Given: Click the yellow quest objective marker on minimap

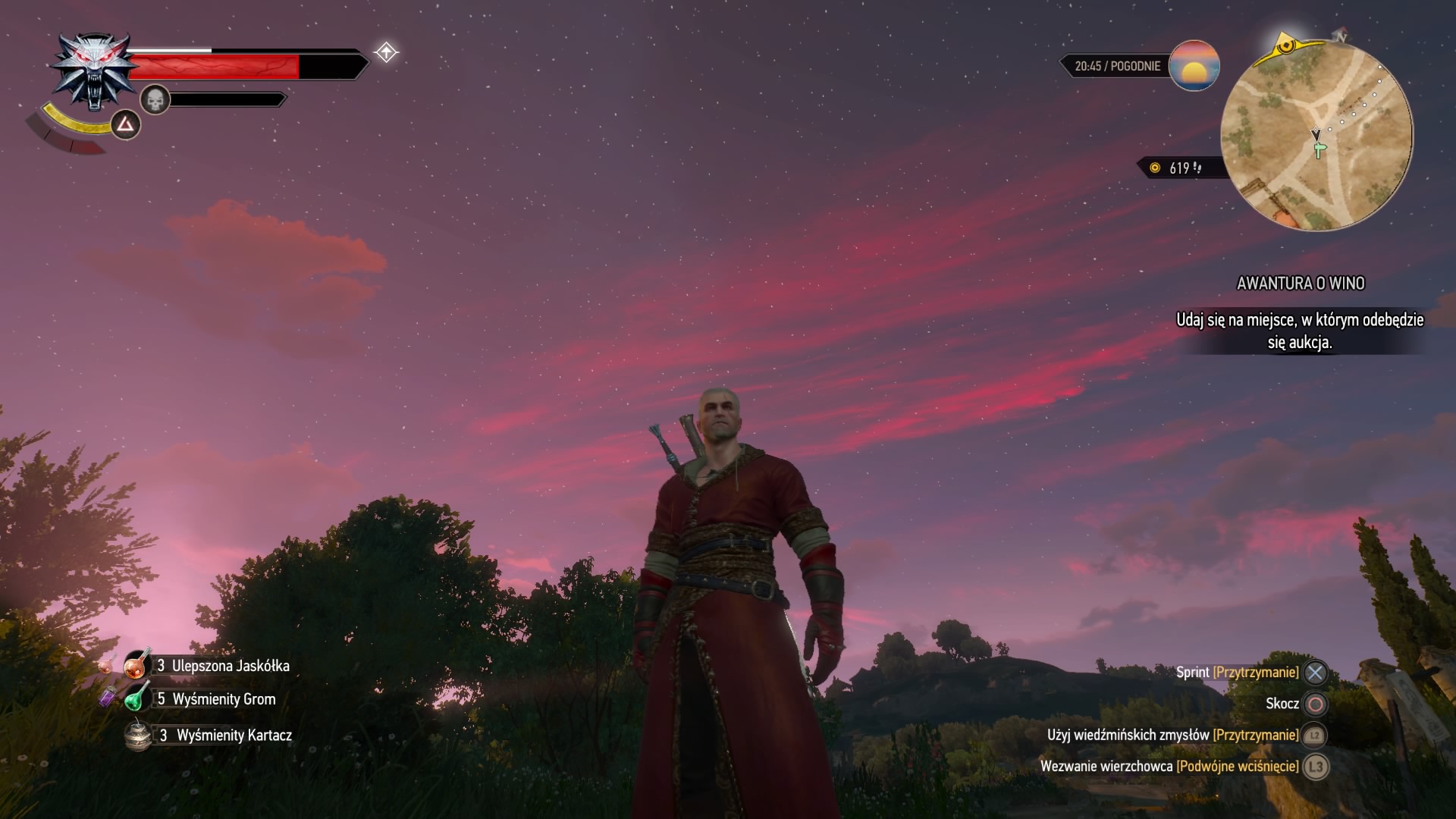Looking at the screenshot, I should [1285, 46].
